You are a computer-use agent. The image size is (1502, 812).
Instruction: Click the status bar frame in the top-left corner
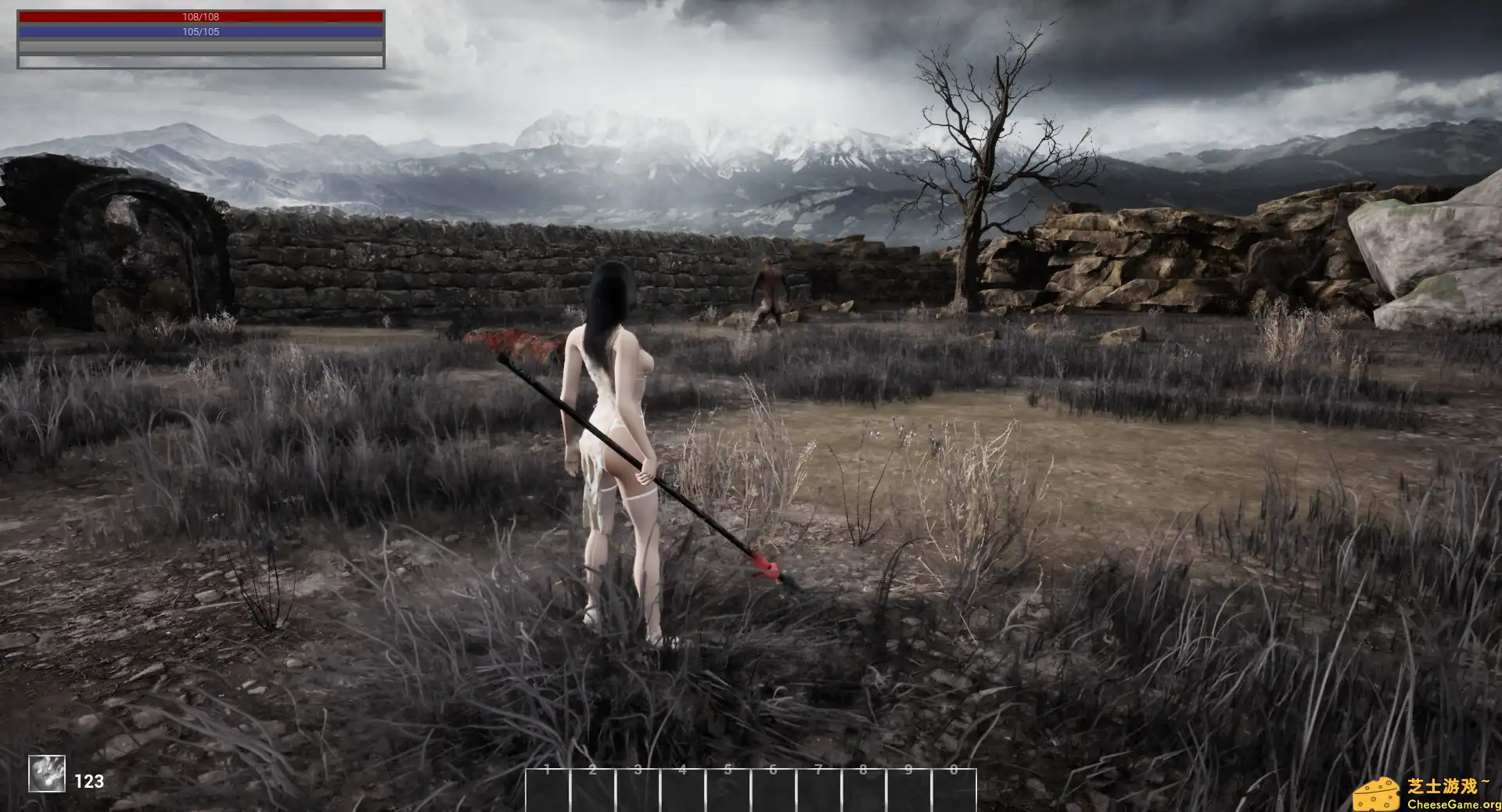pyautogui.click(x=202, y=38)
